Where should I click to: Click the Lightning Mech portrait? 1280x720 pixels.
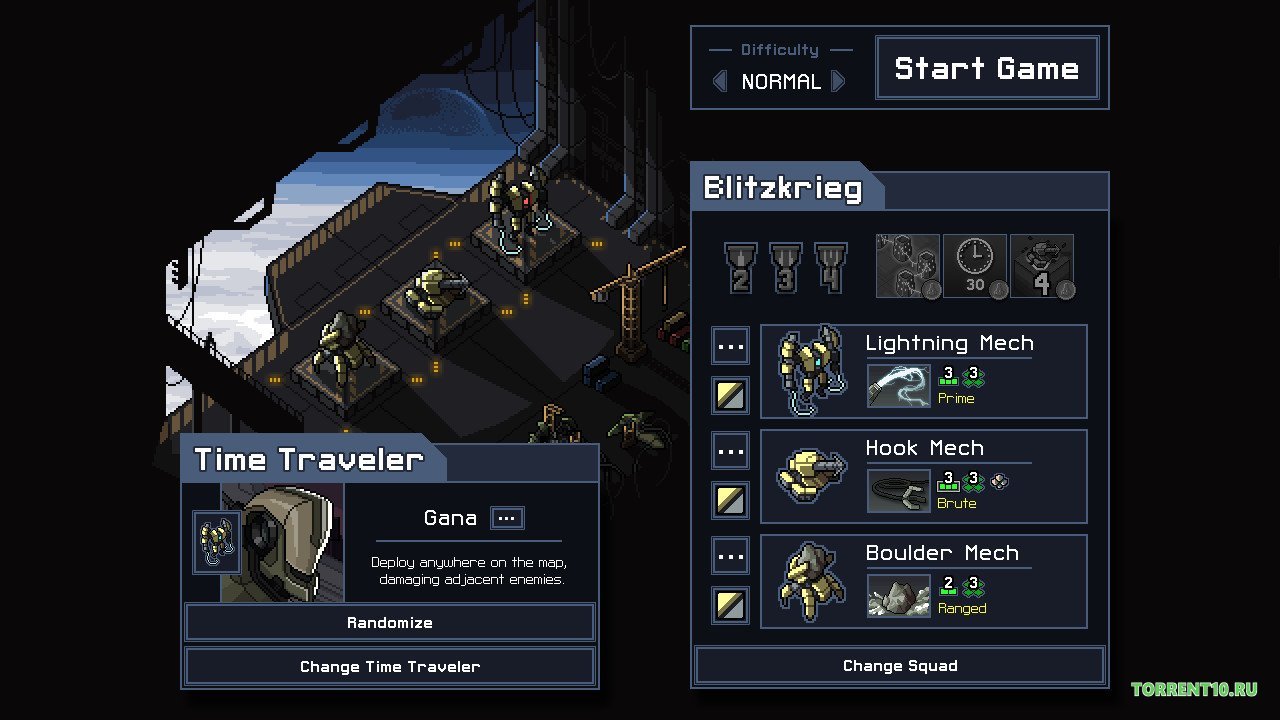[809, 370]
